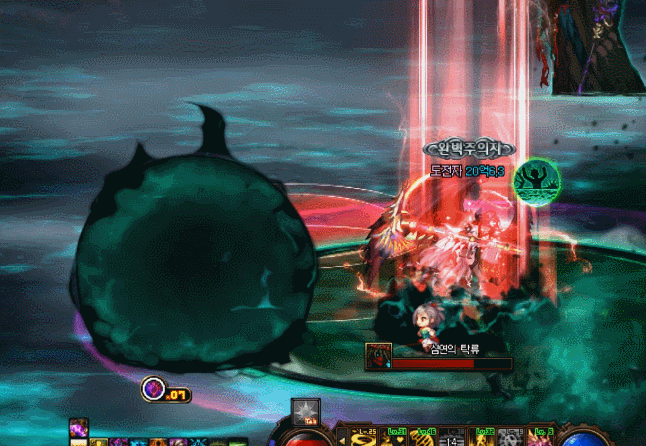Activate the grey star skill icon

click(x=305, y=410)
